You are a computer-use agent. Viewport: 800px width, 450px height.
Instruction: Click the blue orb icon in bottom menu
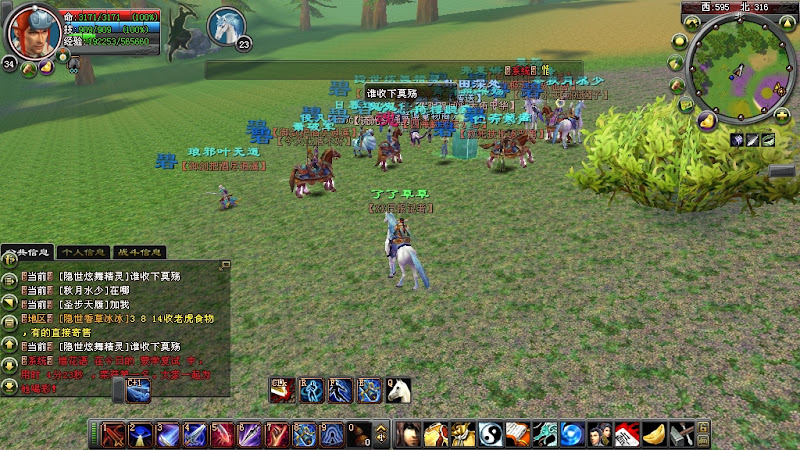coord(571,434)
